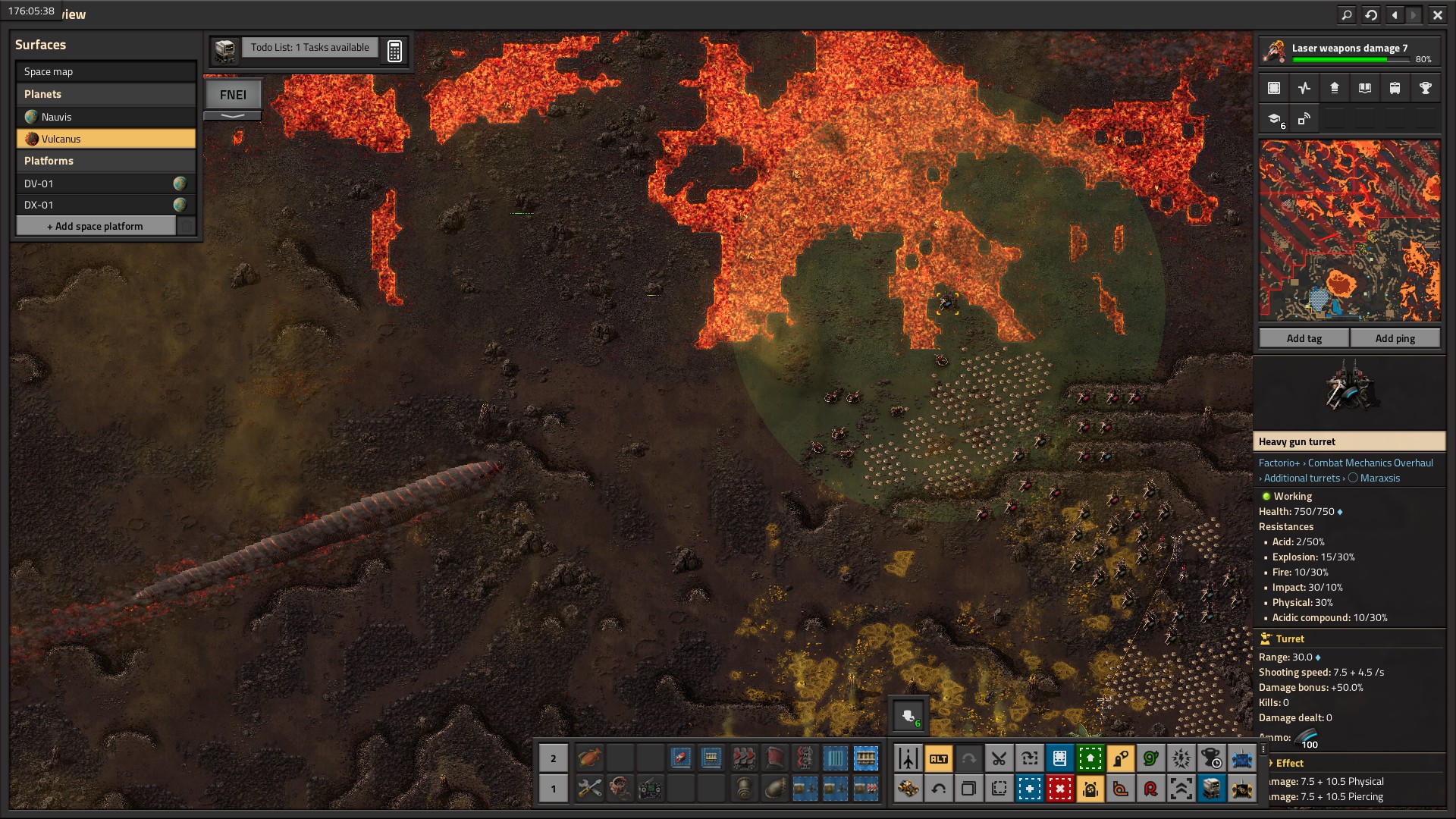Toggle the ALT info mode shortcut
Viewport: 1456px width, 819px height.
click(x=938, y=758)
